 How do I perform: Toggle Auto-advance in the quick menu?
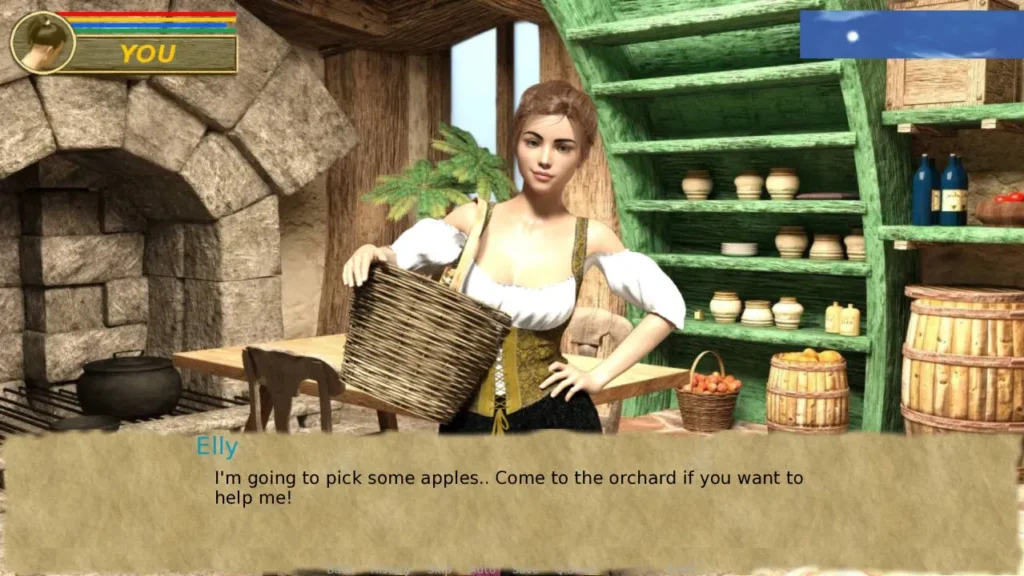coord(484,570)
